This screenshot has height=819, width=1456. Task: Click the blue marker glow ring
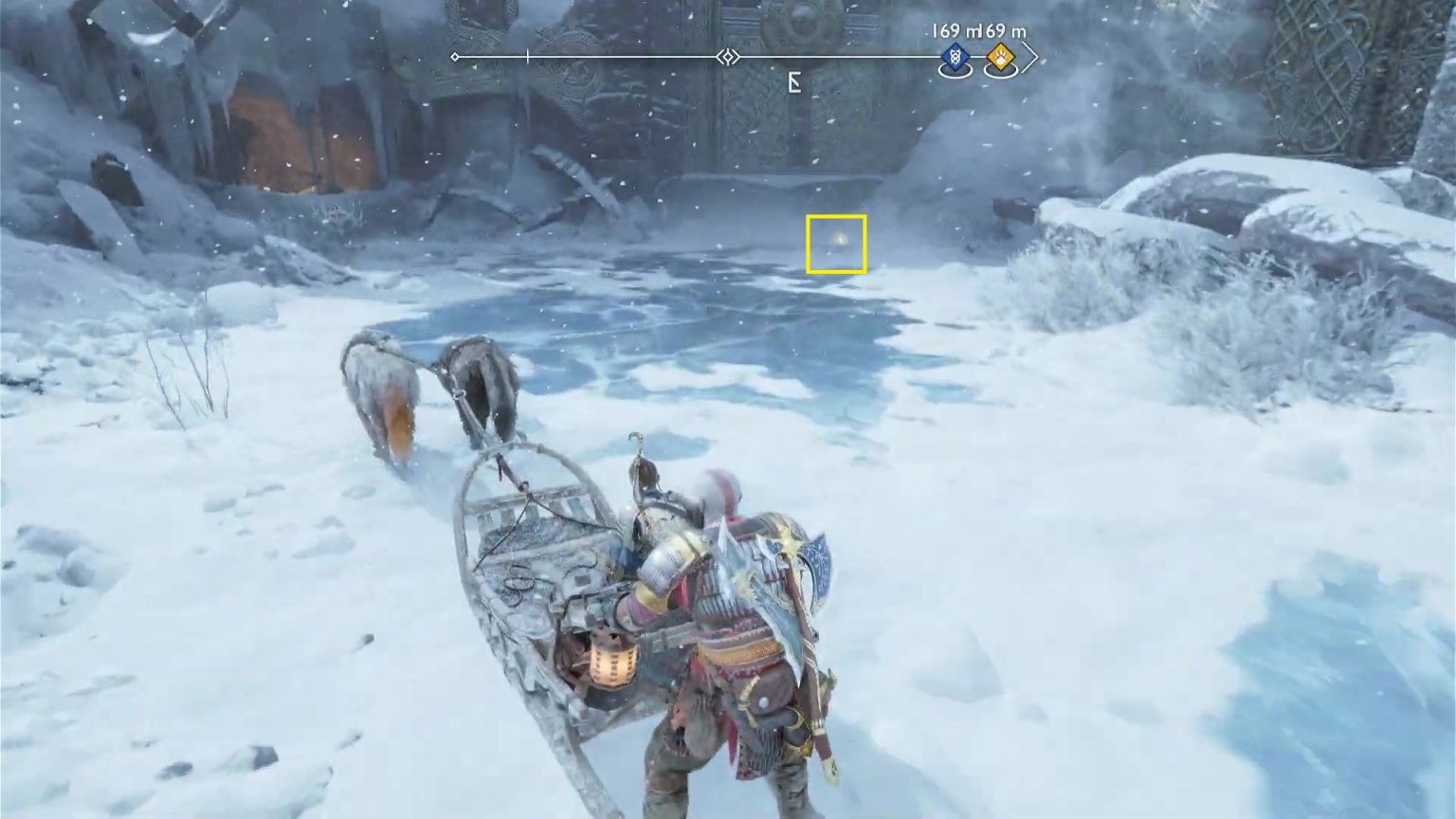click(x=955, y=71)
